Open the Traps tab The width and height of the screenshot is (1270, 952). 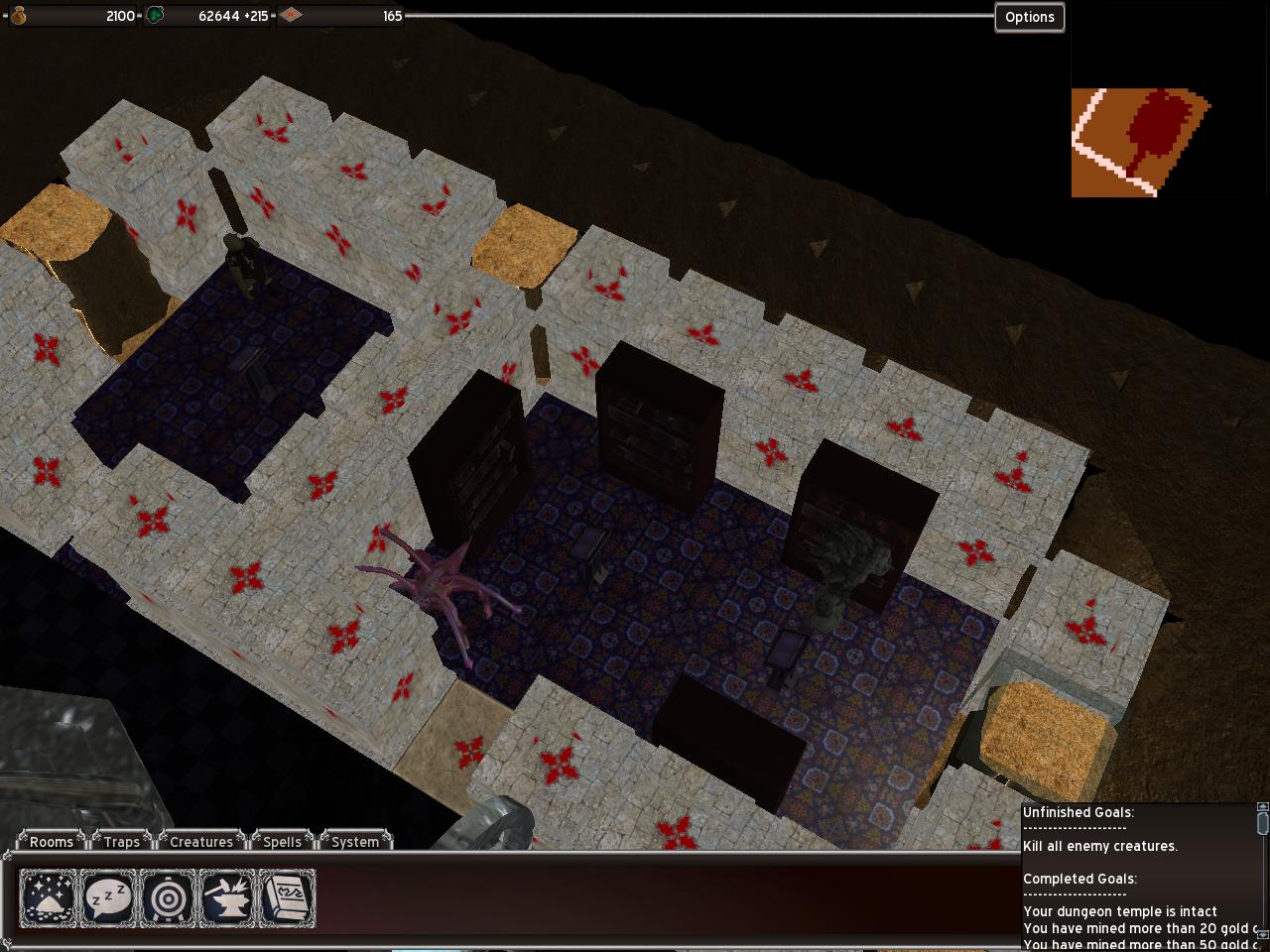(122, 842)
